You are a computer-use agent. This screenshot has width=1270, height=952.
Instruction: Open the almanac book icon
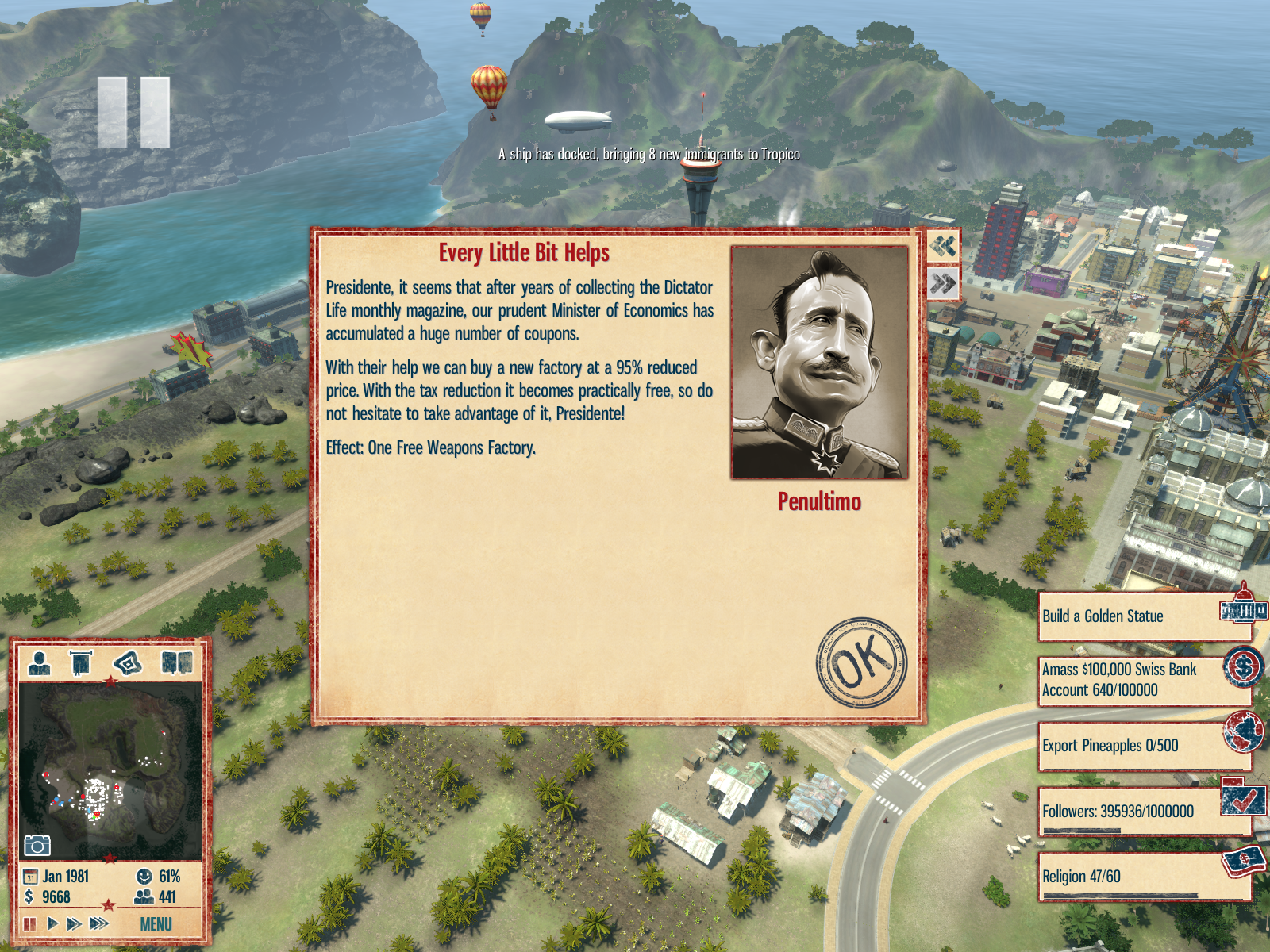176,662
